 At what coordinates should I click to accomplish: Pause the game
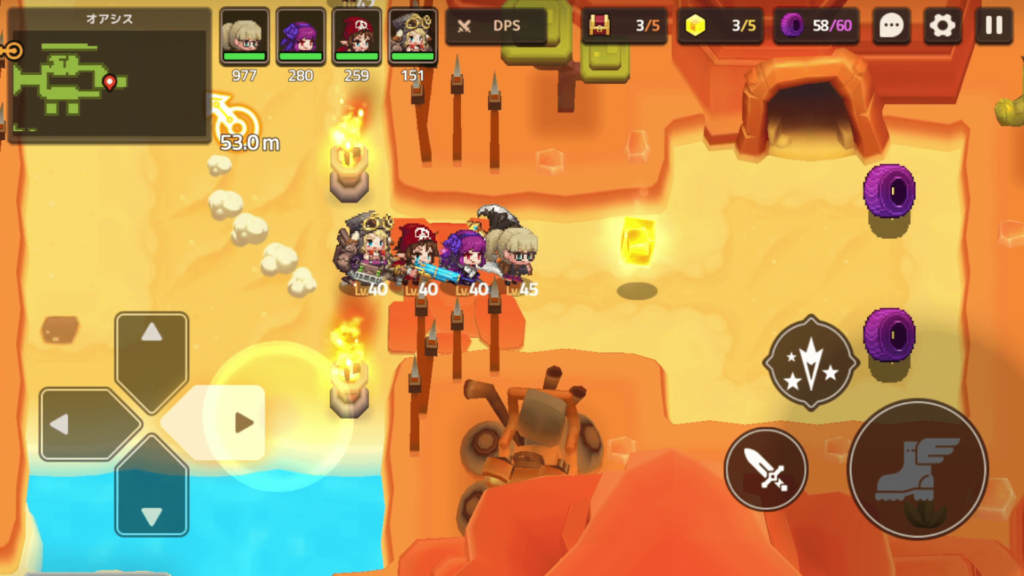click(993, 26)
